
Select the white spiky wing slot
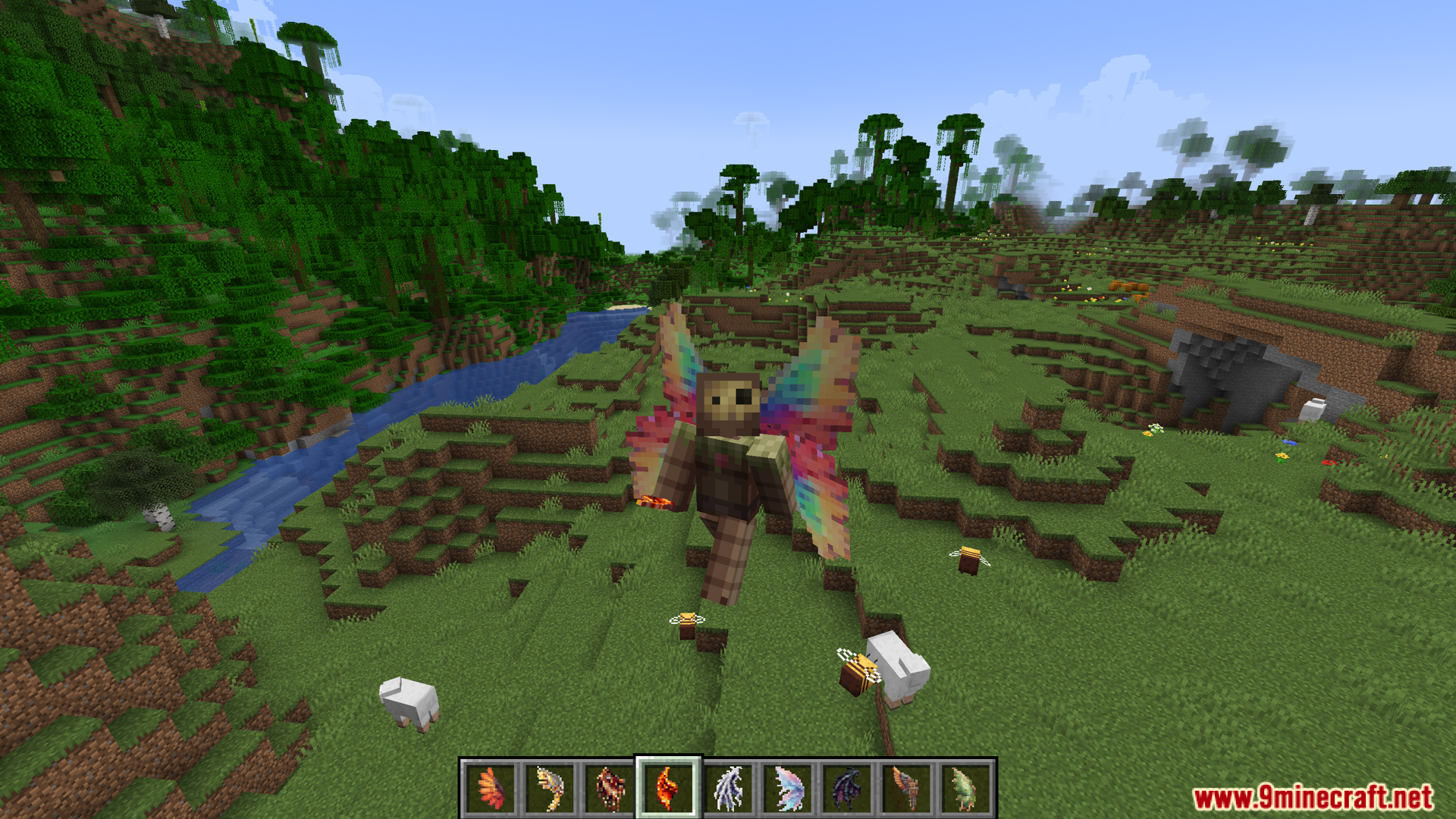[728, 789]
